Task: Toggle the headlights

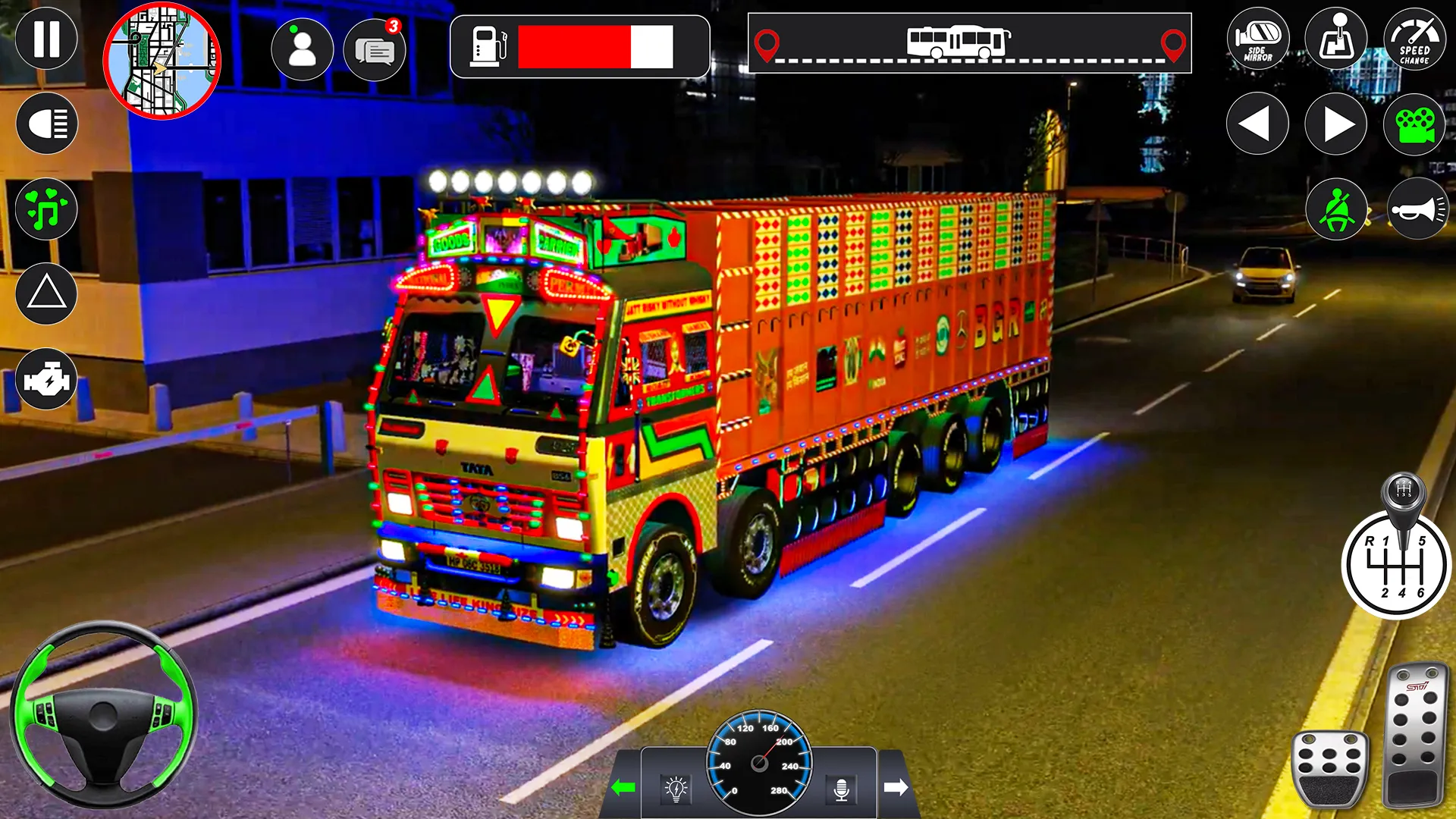Action: click(45, 123)
